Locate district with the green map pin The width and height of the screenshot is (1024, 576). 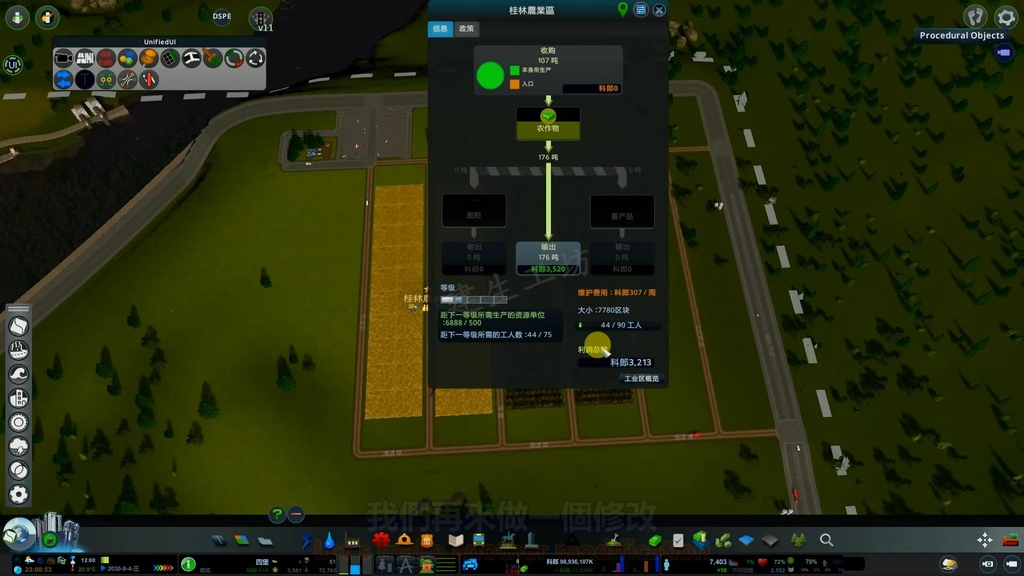[x=622, y=10]
